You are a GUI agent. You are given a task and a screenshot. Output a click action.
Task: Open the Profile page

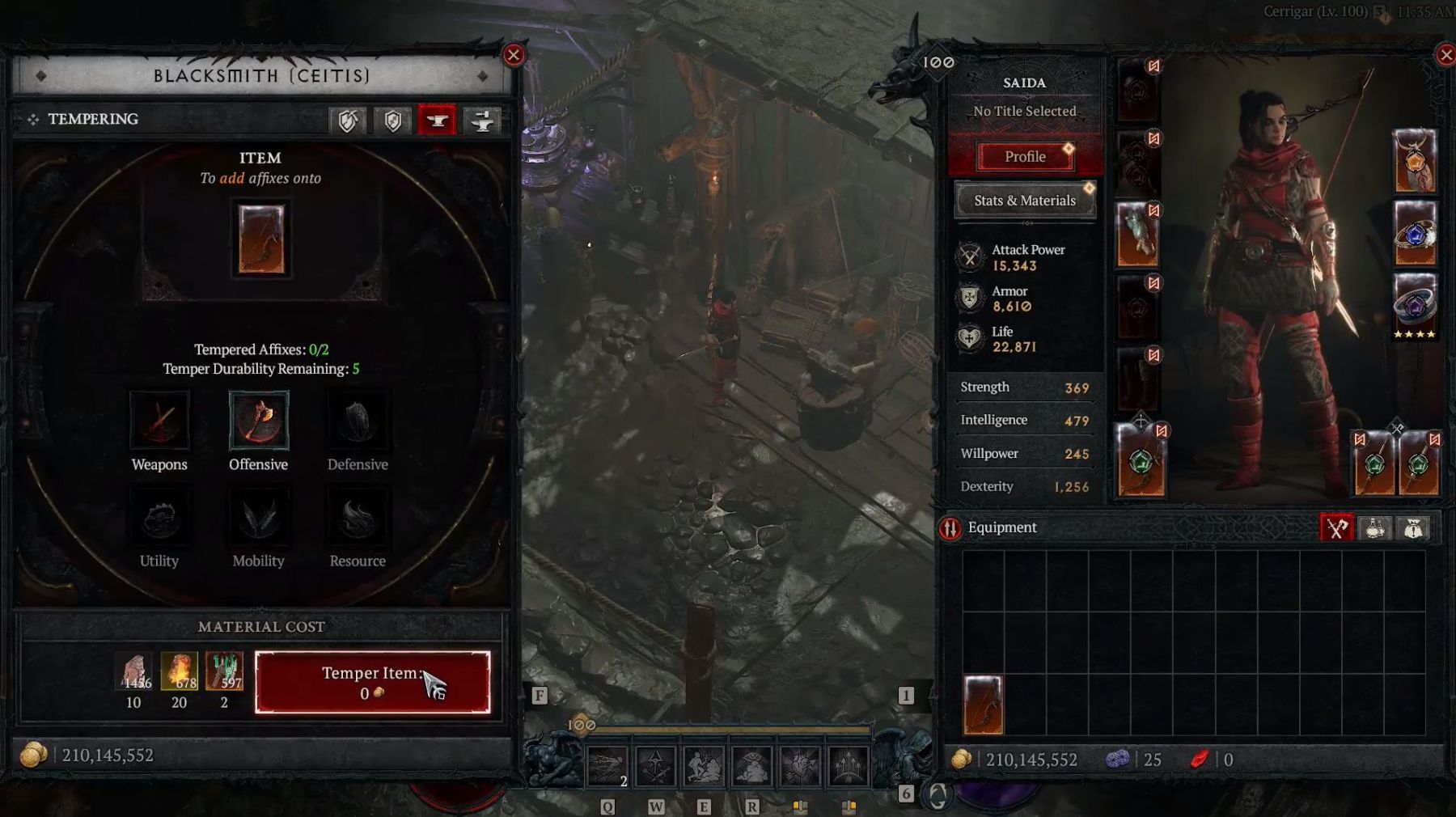pos(1025,157)
